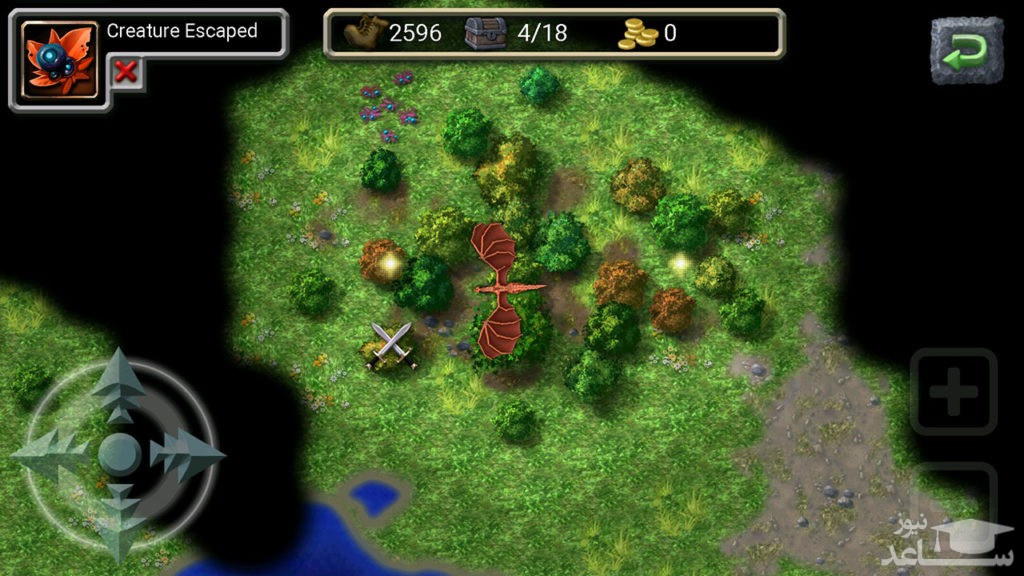
Task: Open the Creature Escaped creature portrait
Action: click(x=60, y=60)
